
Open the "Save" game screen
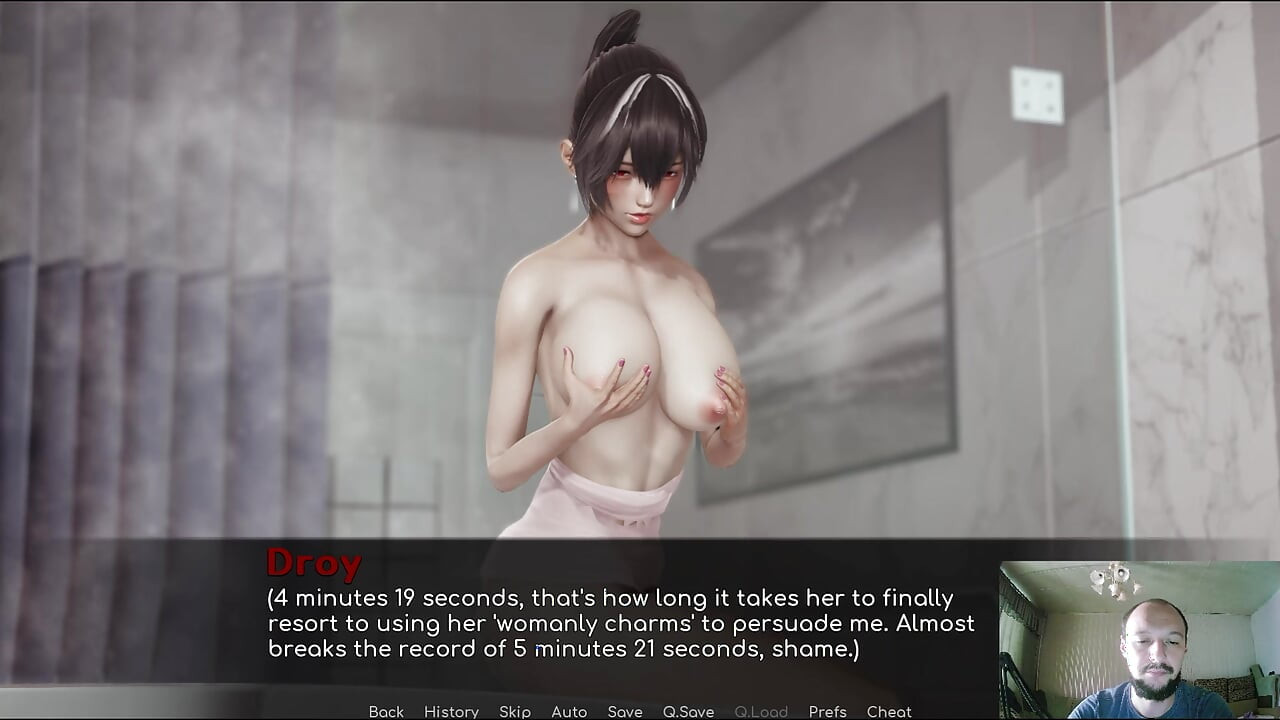pyautogui.click(x=625, y=711)
